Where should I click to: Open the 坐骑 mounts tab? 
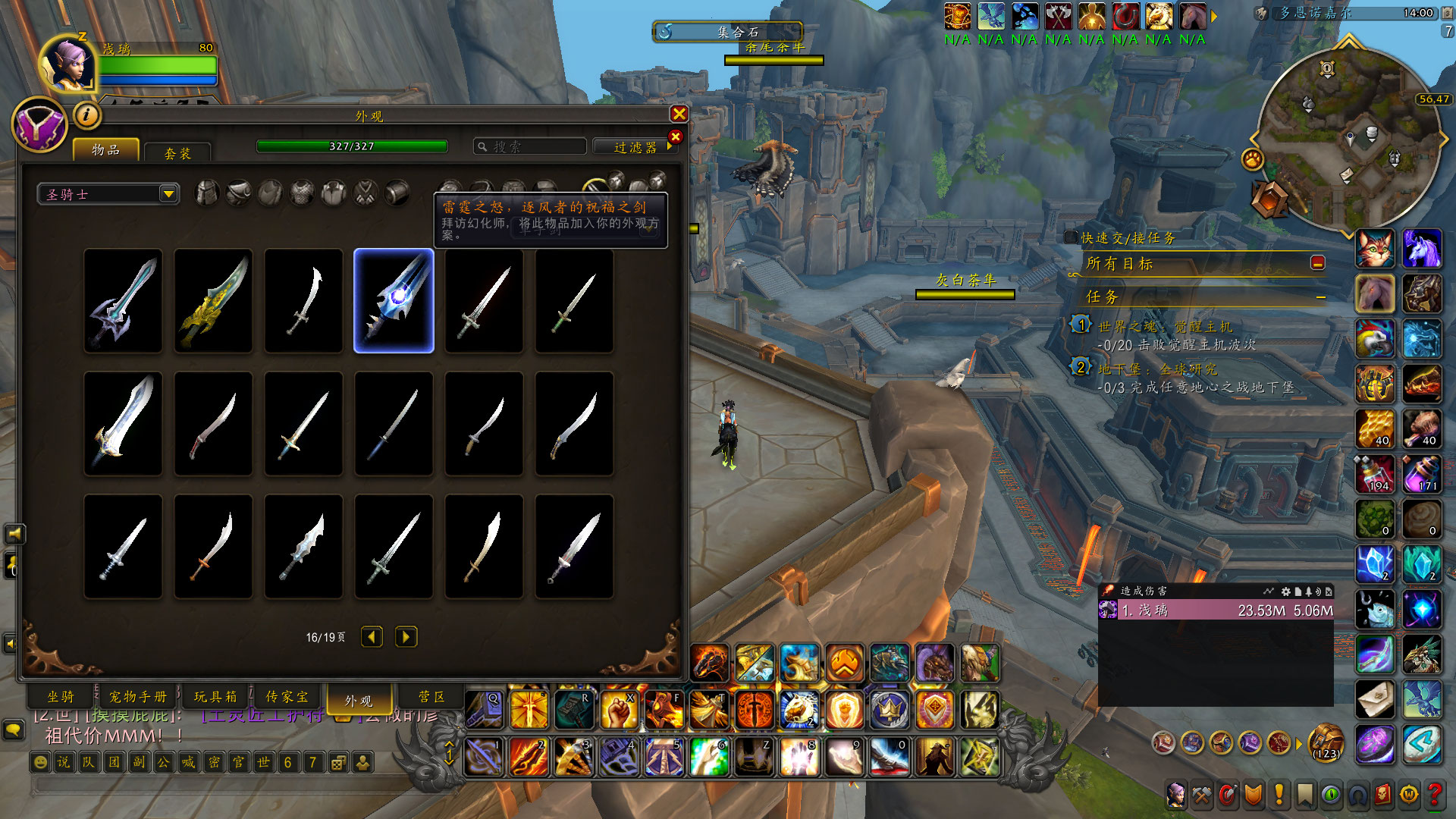coord(61,696)
